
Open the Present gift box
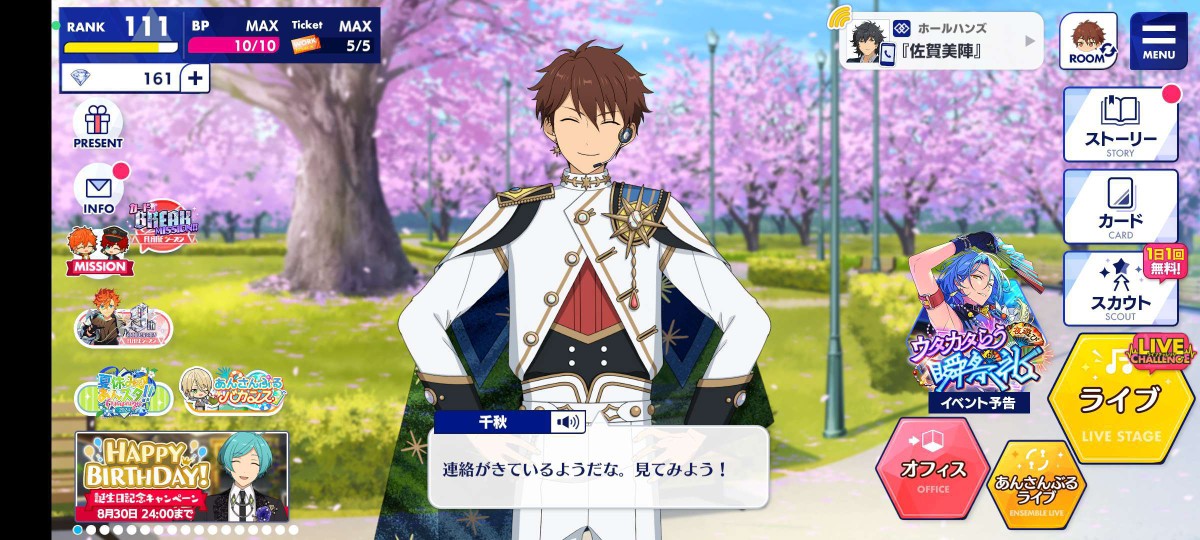tap(98, 124)
